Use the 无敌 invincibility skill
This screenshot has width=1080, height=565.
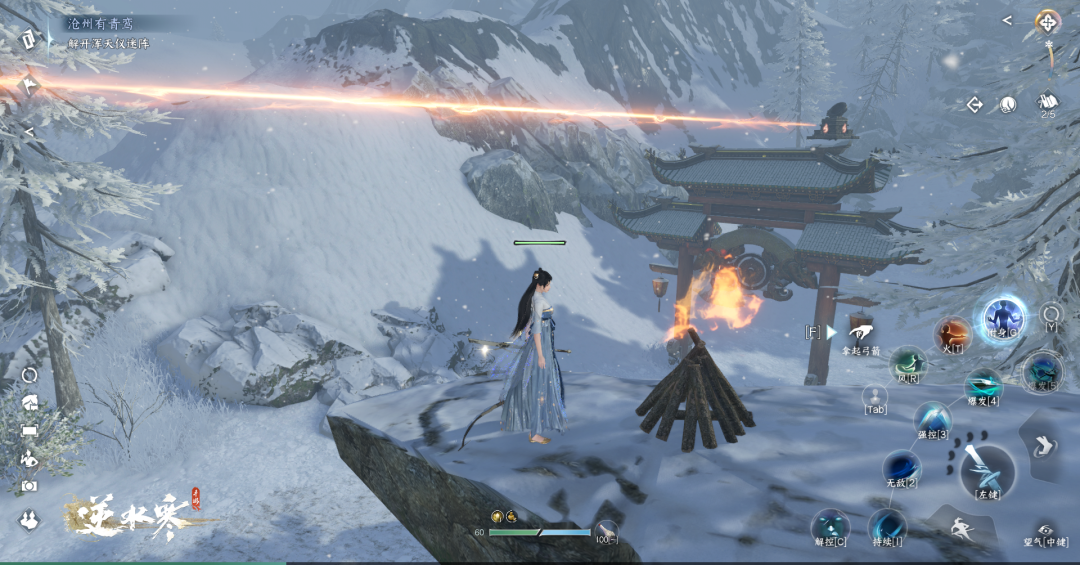click(901, 467)
